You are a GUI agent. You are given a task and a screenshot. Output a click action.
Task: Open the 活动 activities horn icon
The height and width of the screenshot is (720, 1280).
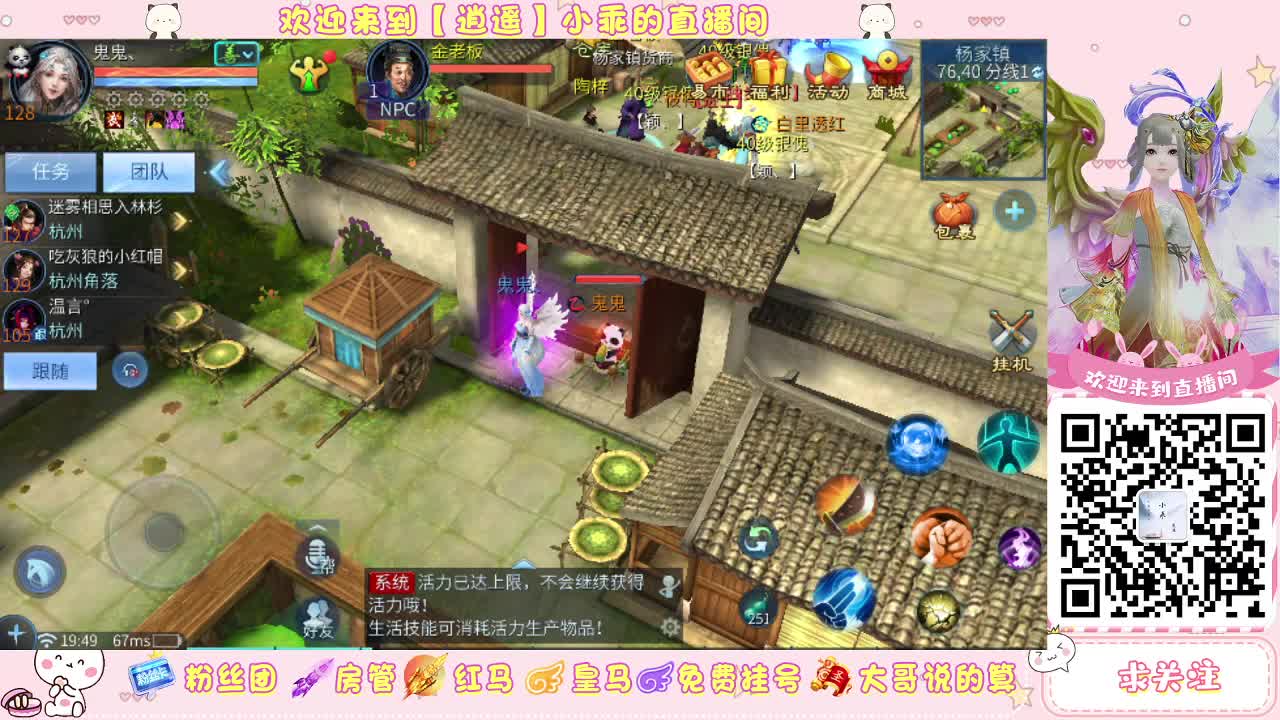[829, 70]
